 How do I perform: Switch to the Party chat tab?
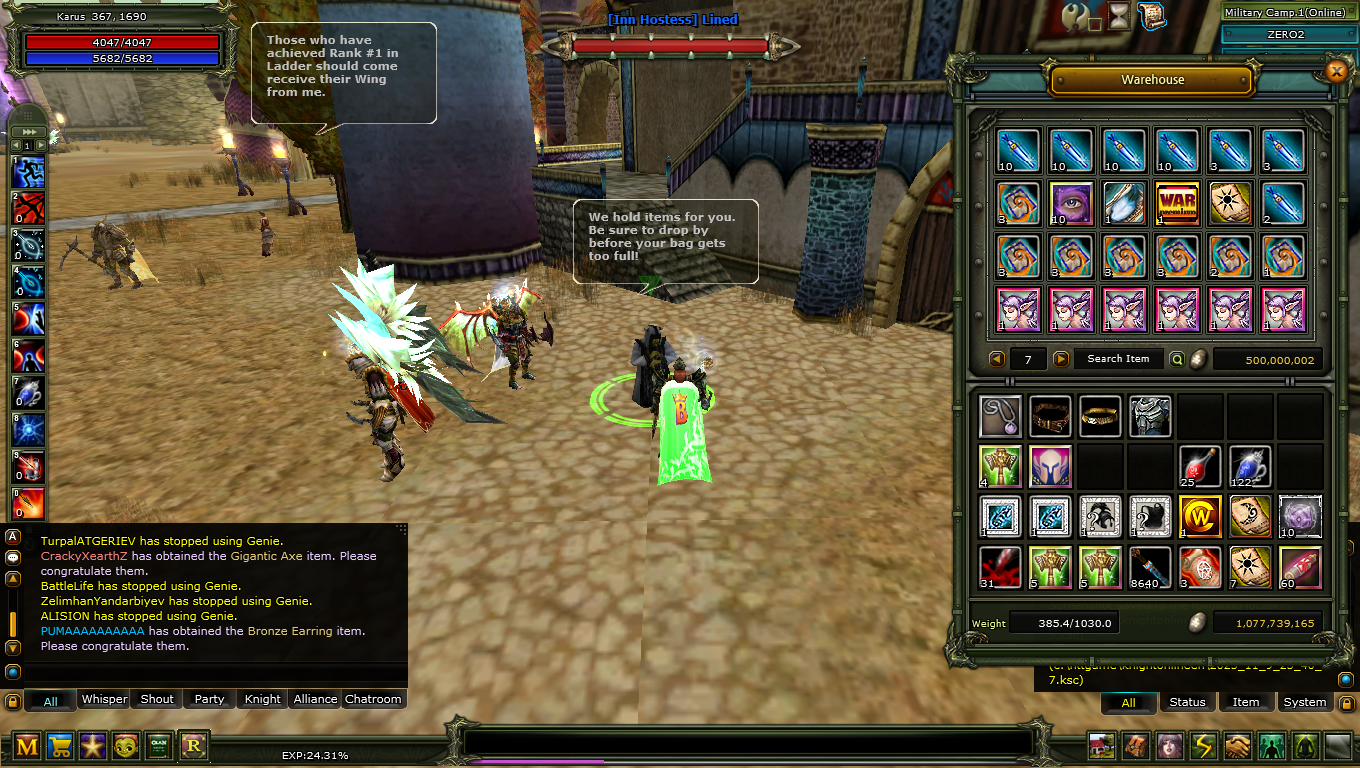pos(209,699)
